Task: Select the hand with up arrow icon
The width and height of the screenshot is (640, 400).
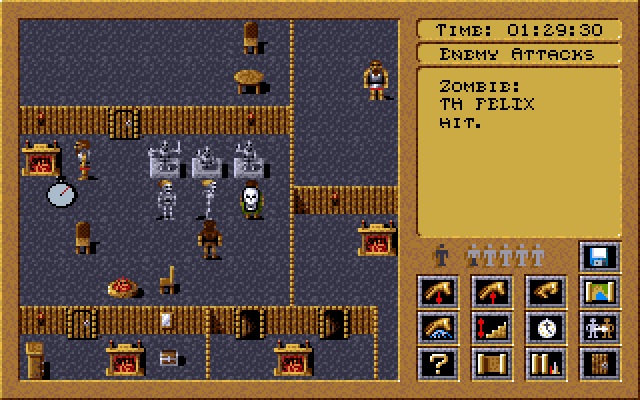Action: (492, 292)
